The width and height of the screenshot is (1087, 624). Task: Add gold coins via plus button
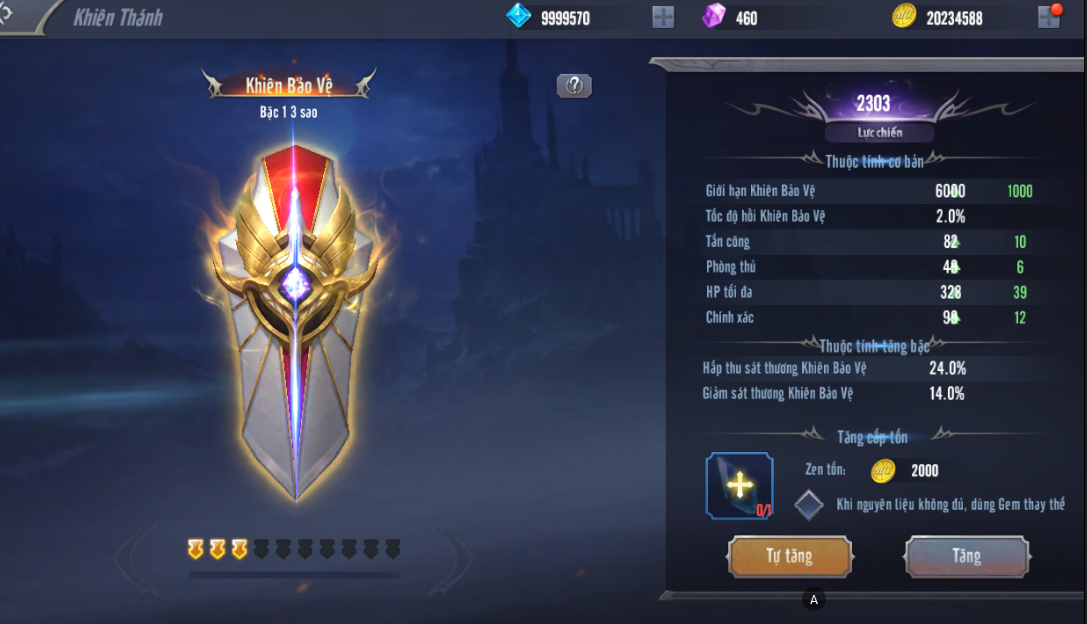tap(1048, 17)
